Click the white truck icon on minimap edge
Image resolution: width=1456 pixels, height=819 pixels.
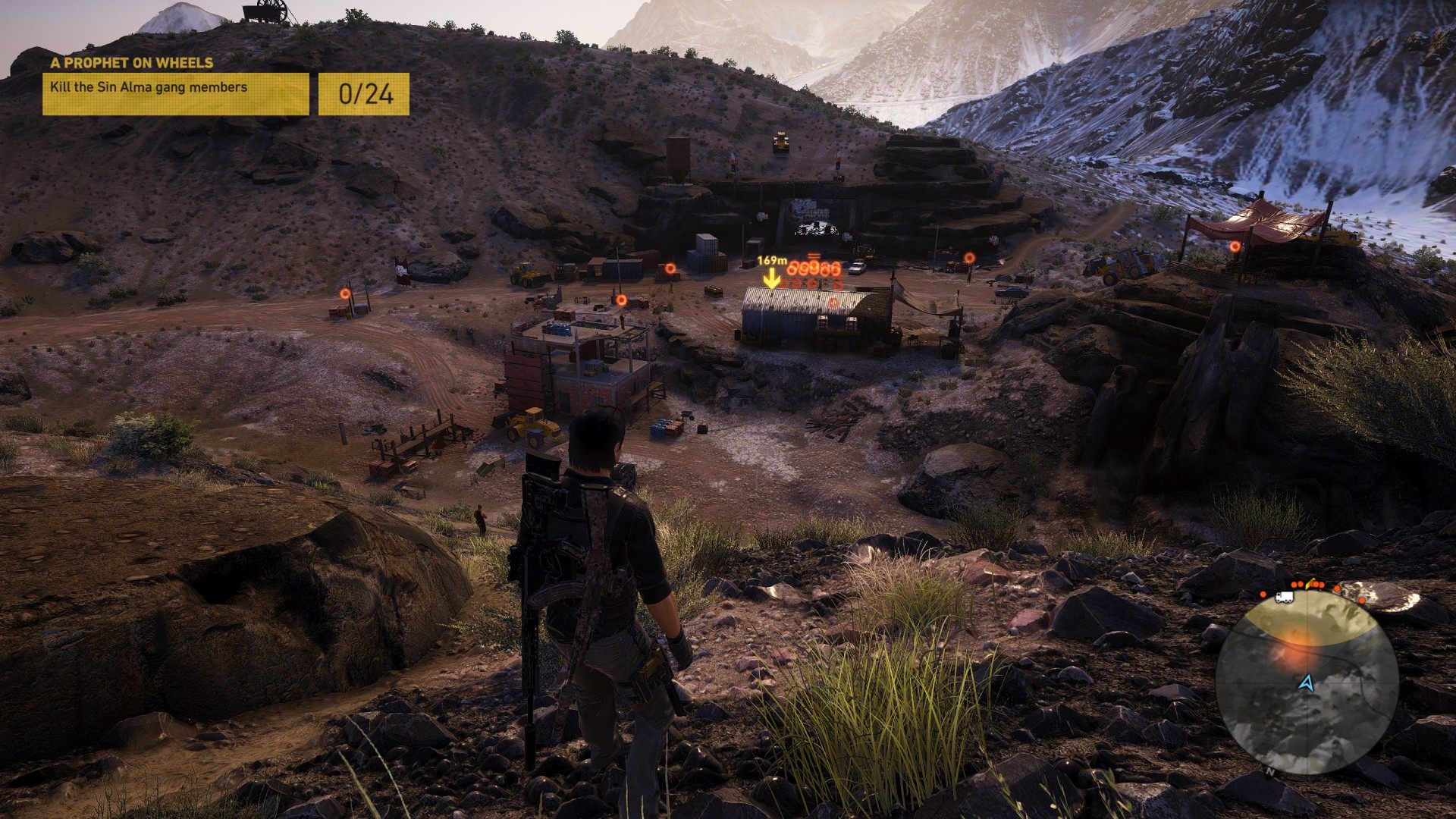[x=1285, y=598]
